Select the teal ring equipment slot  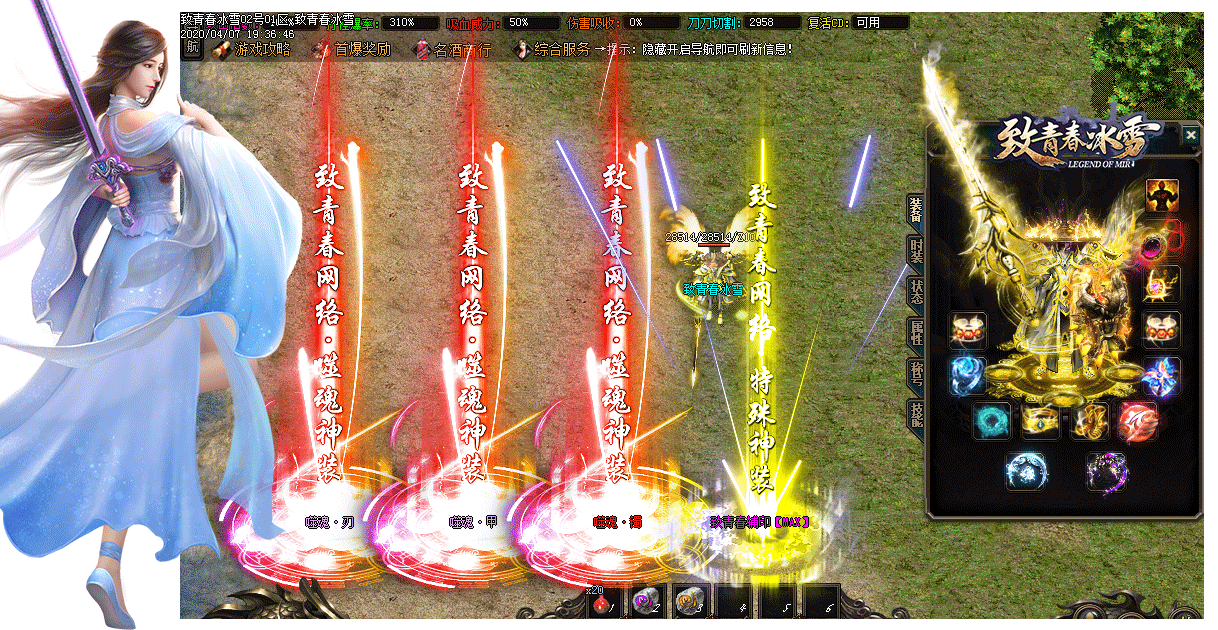992,422
